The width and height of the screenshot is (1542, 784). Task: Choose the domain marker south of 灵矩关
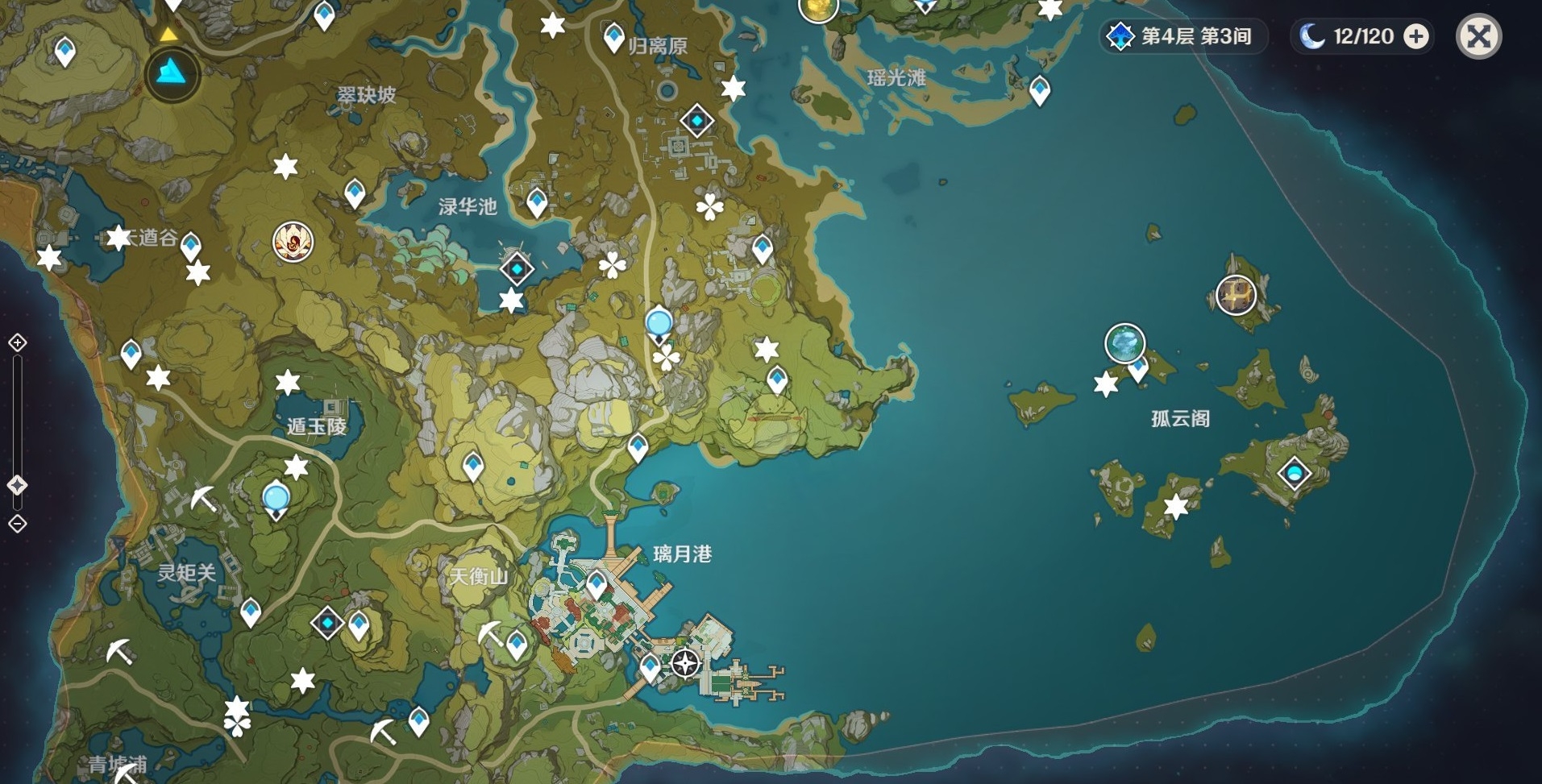tap(327, 623)
